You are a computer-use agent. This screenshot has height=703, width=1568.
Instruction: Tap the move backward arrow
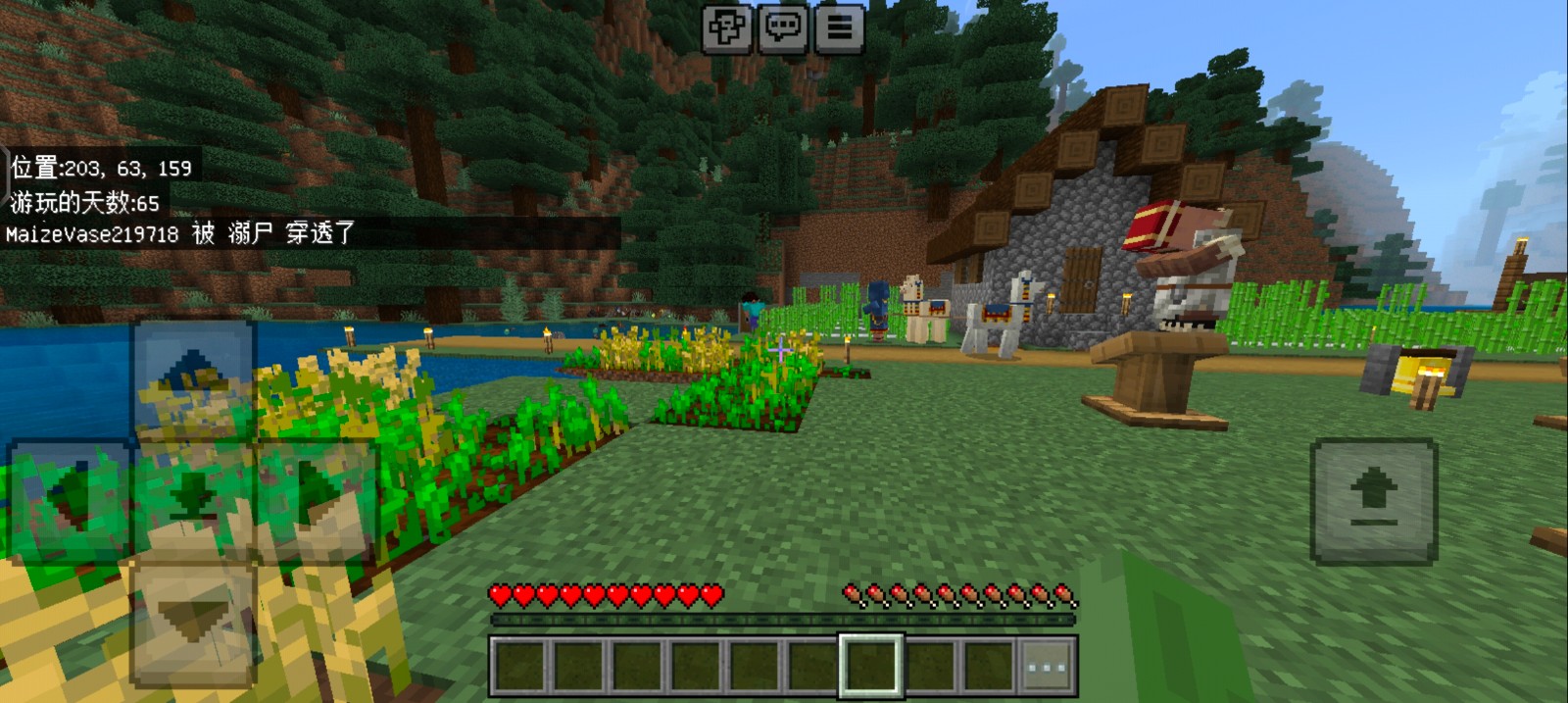point(193,620)
